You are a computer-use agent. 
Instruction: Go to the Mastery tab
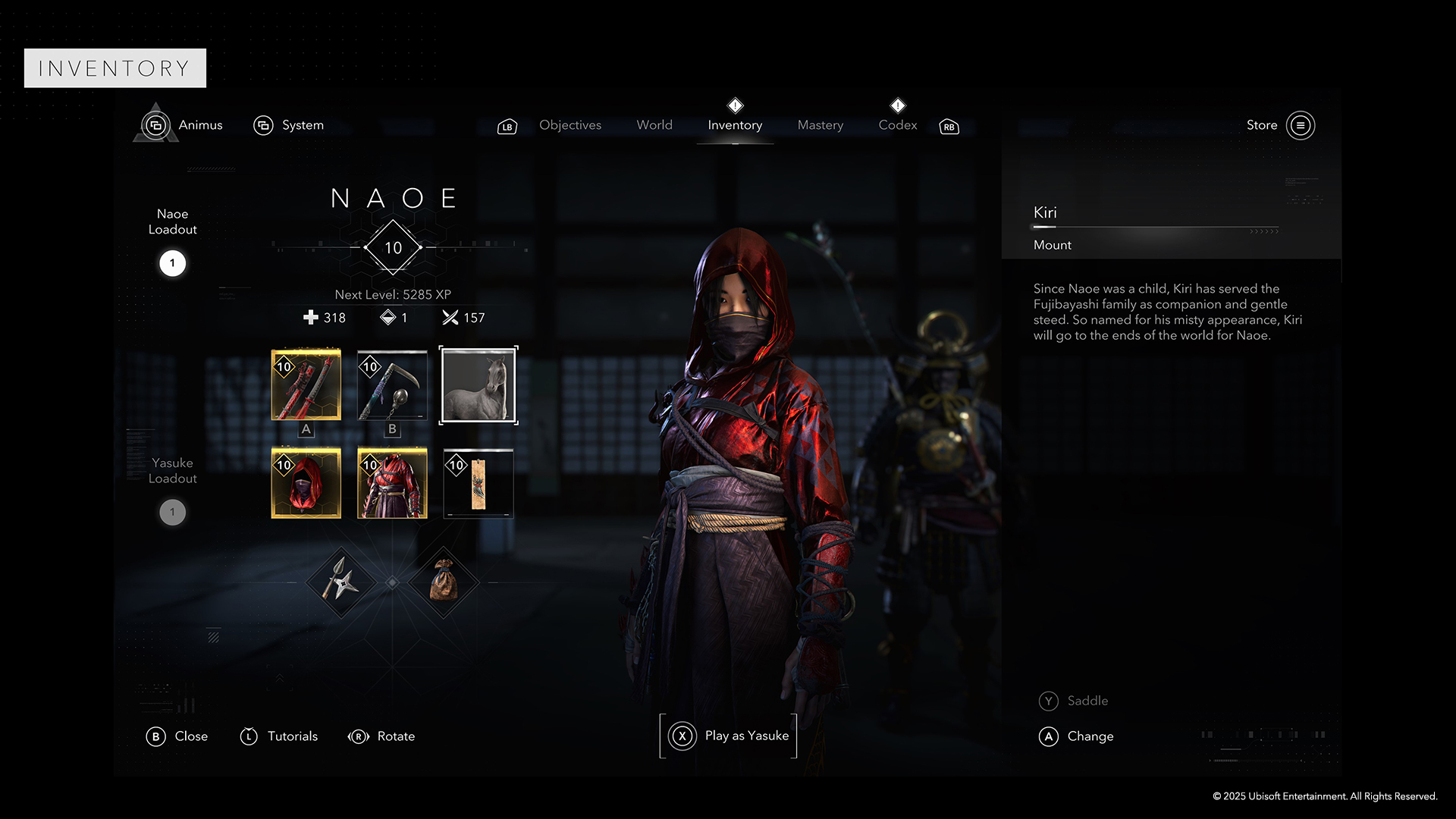pos(820,125)
